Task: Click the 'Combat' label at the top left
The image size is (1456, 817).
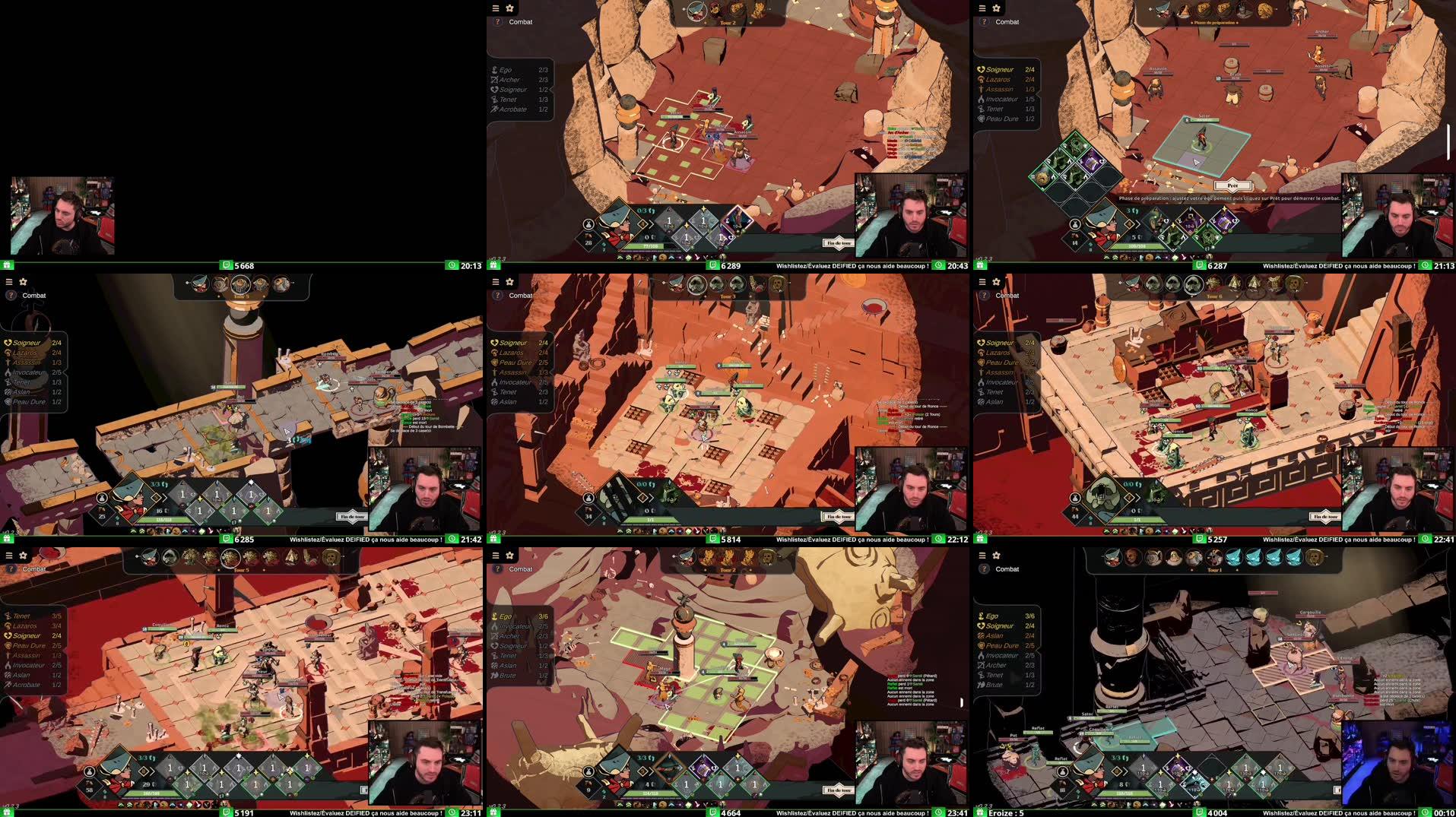Action: click(520, 21)
